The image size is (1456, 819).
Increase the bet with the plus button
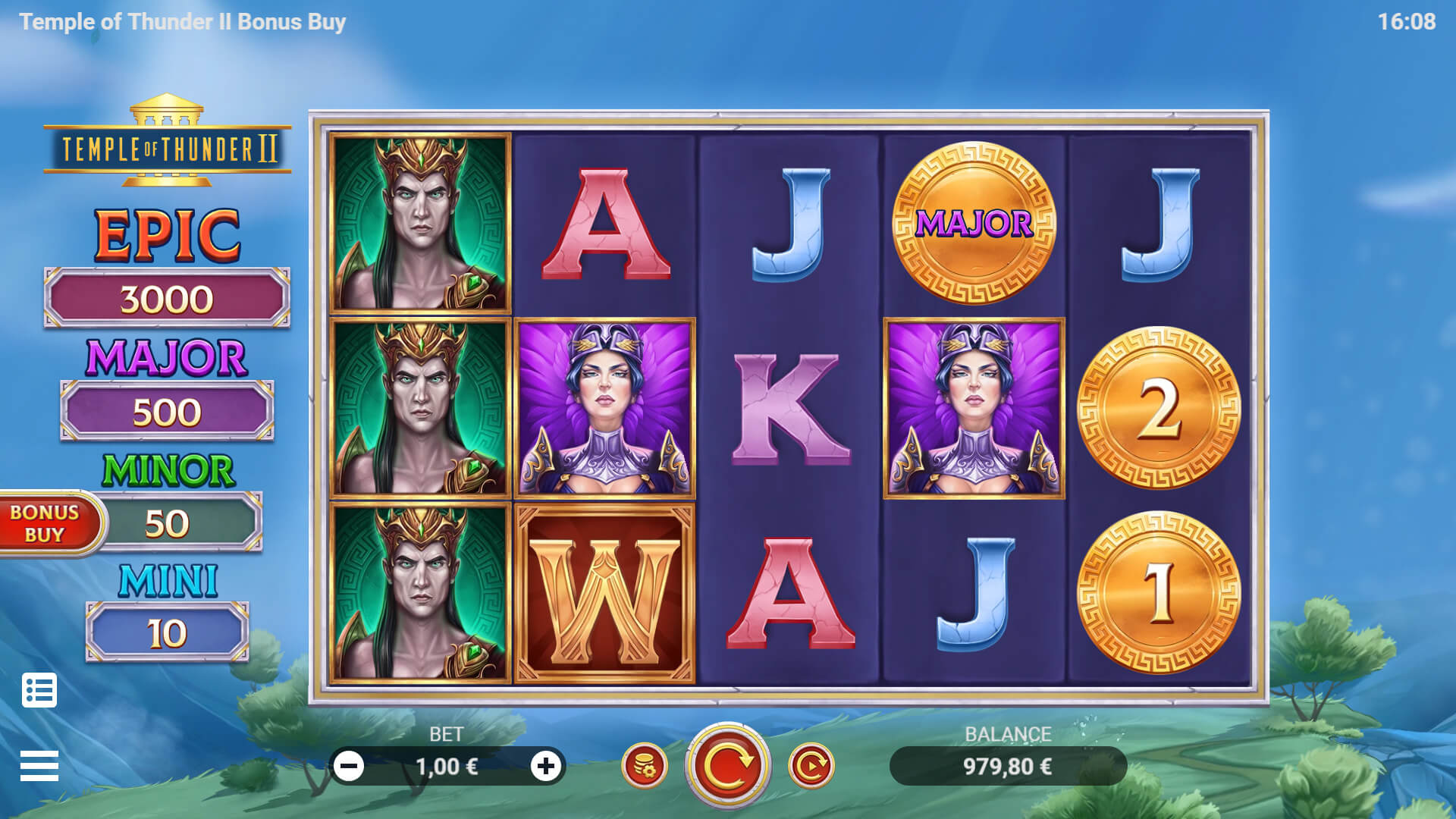tap(545, 767)
